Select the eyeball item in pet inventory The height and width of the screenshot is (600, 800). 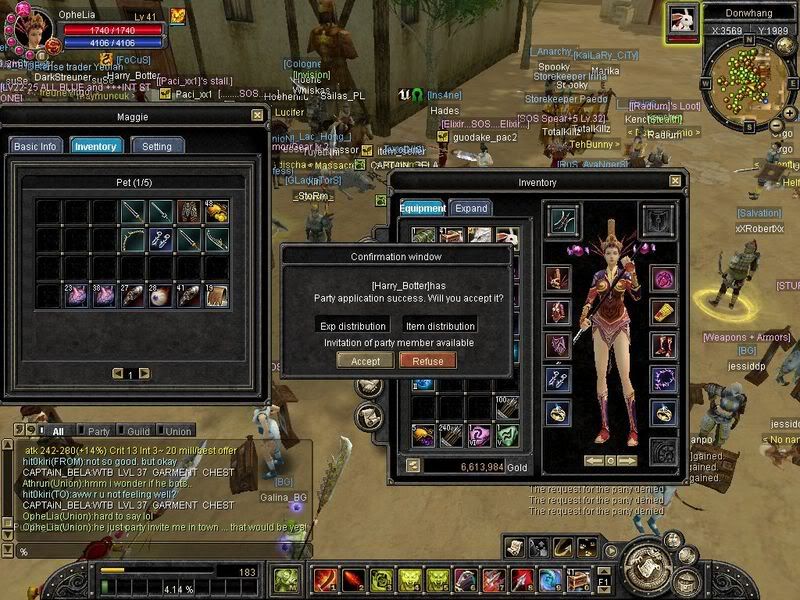(161, 295)
